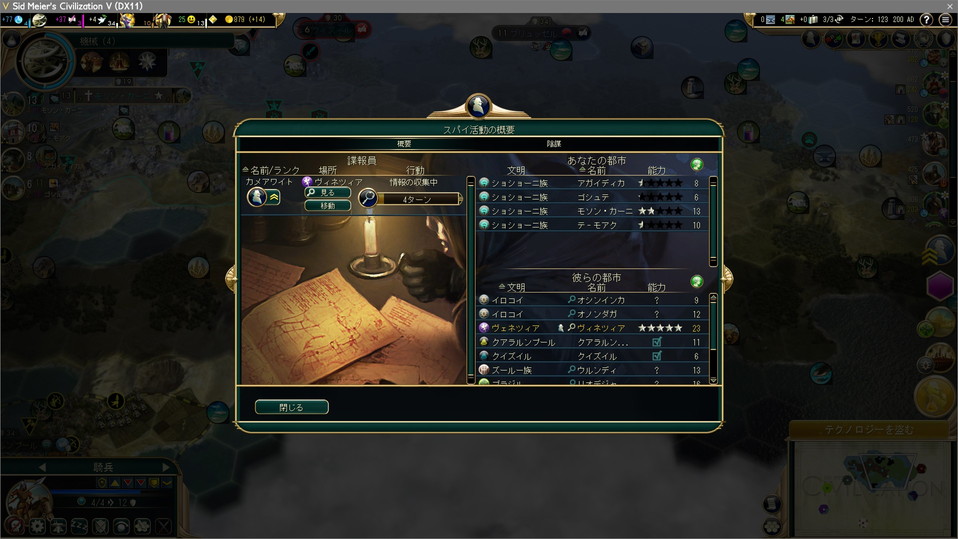Choose 移動 to relocate the spy
958x539 pixels.
[x=327, y=206]
